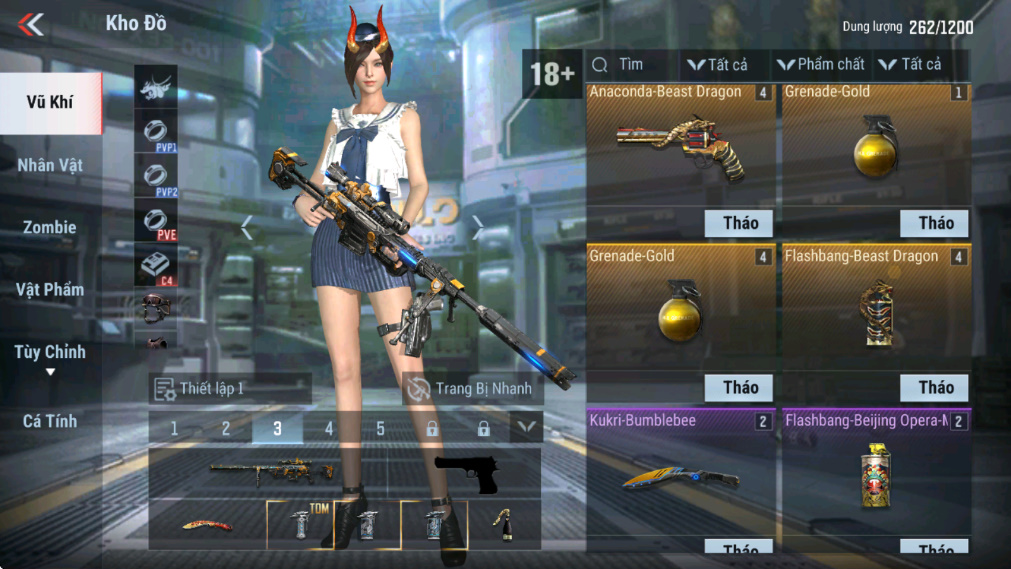Select the Zombie category tab
Image resolution: width=1011 pixels, height=569 pixels.
[50, 227]
